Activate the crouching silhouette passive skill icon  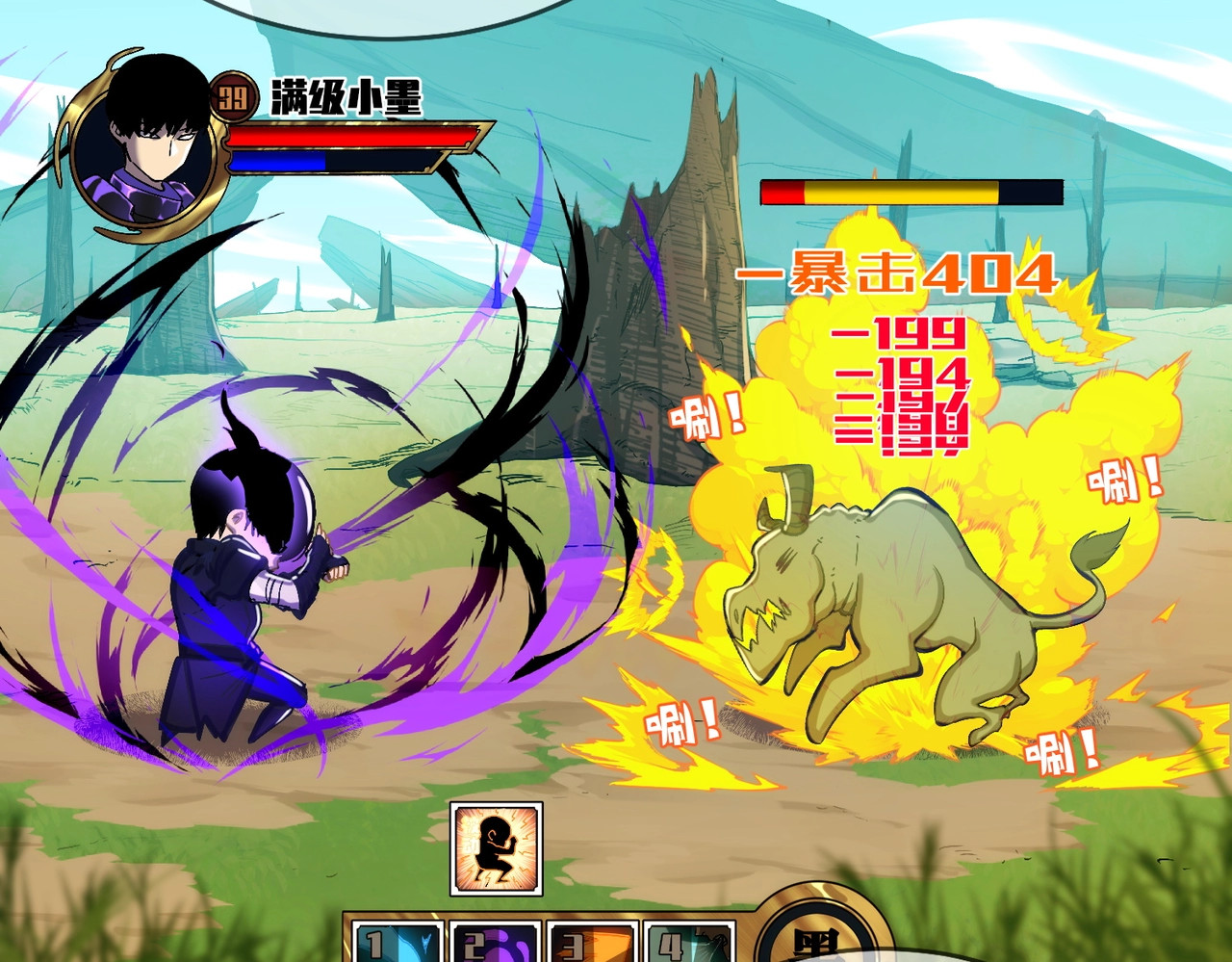coord(497,848)
